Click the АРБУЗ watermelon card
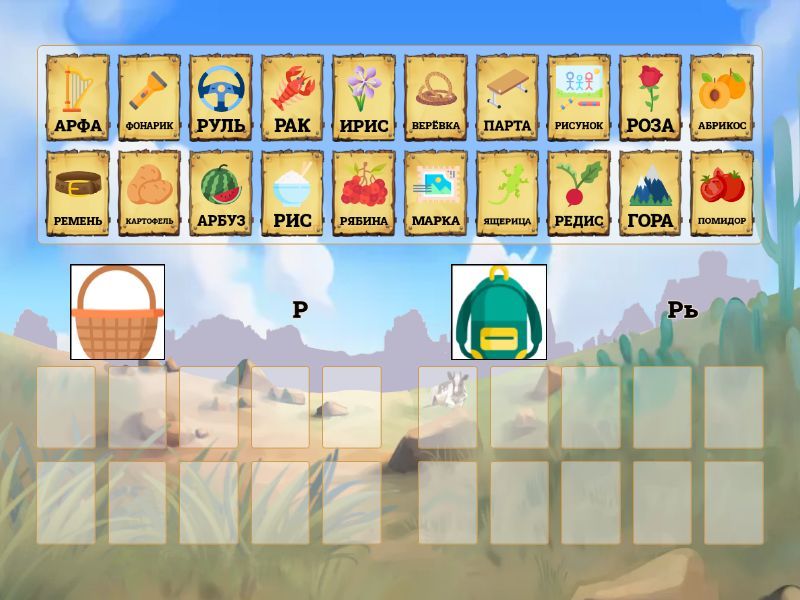The width and height of the screenshot is (800, 600). (x=221, y=193)
